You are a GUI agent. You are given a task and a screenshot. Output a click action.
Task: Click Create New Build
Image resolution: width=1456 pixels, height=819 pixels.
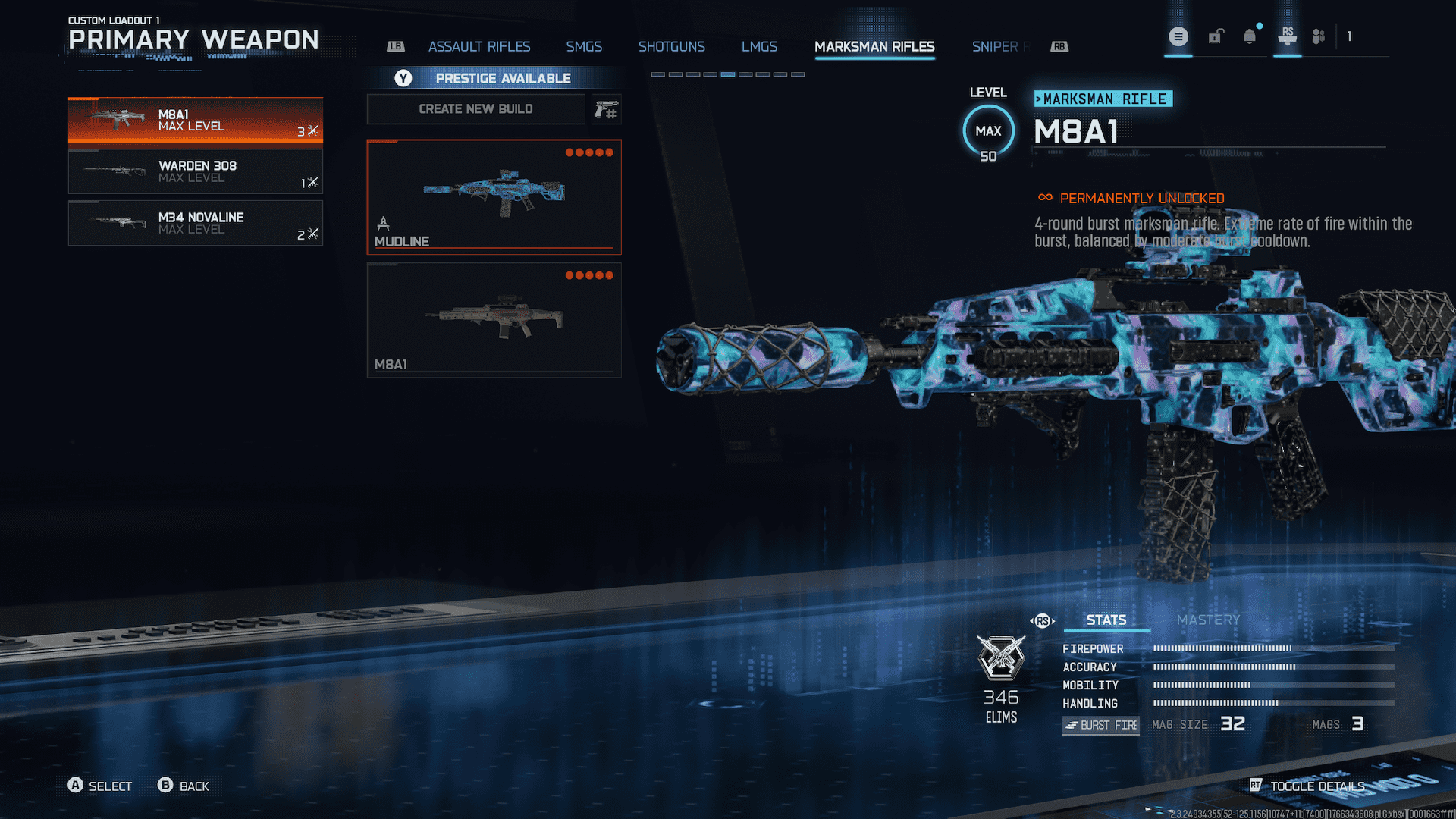click(475, 109)
